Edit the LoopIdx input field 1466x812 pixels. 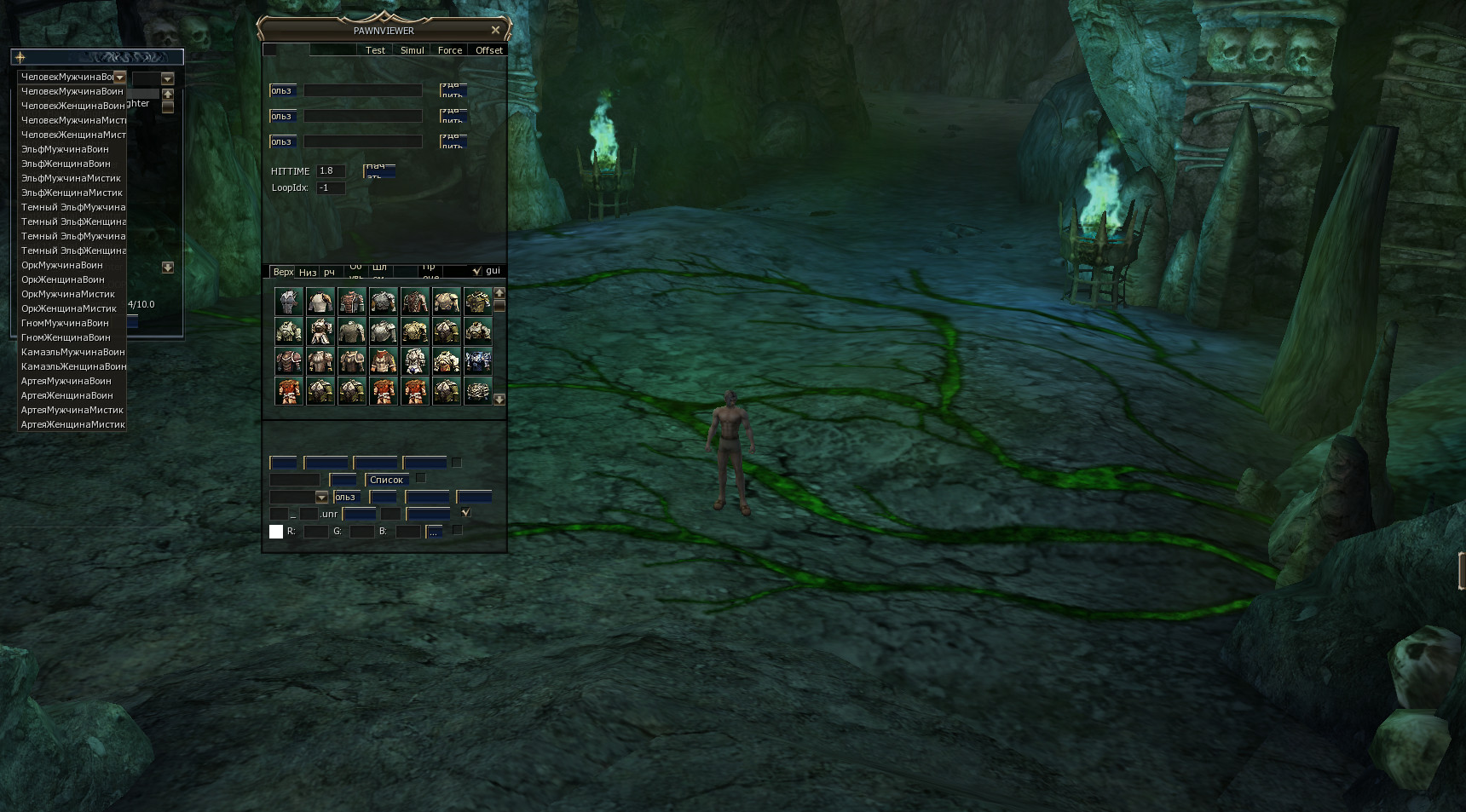(330, 188)
